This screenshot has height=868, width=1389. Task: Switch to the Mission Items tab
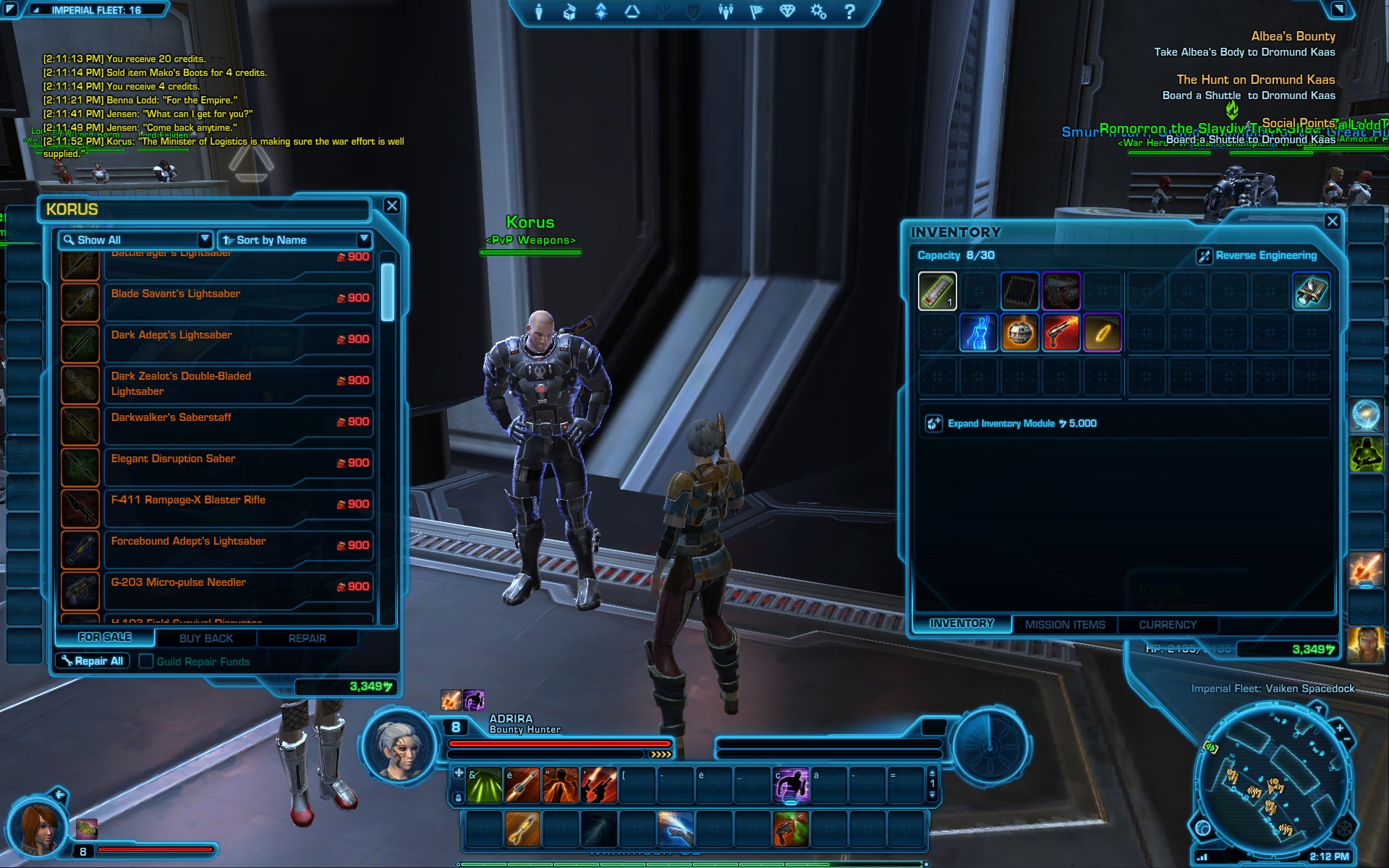(x=1065, y=625)
